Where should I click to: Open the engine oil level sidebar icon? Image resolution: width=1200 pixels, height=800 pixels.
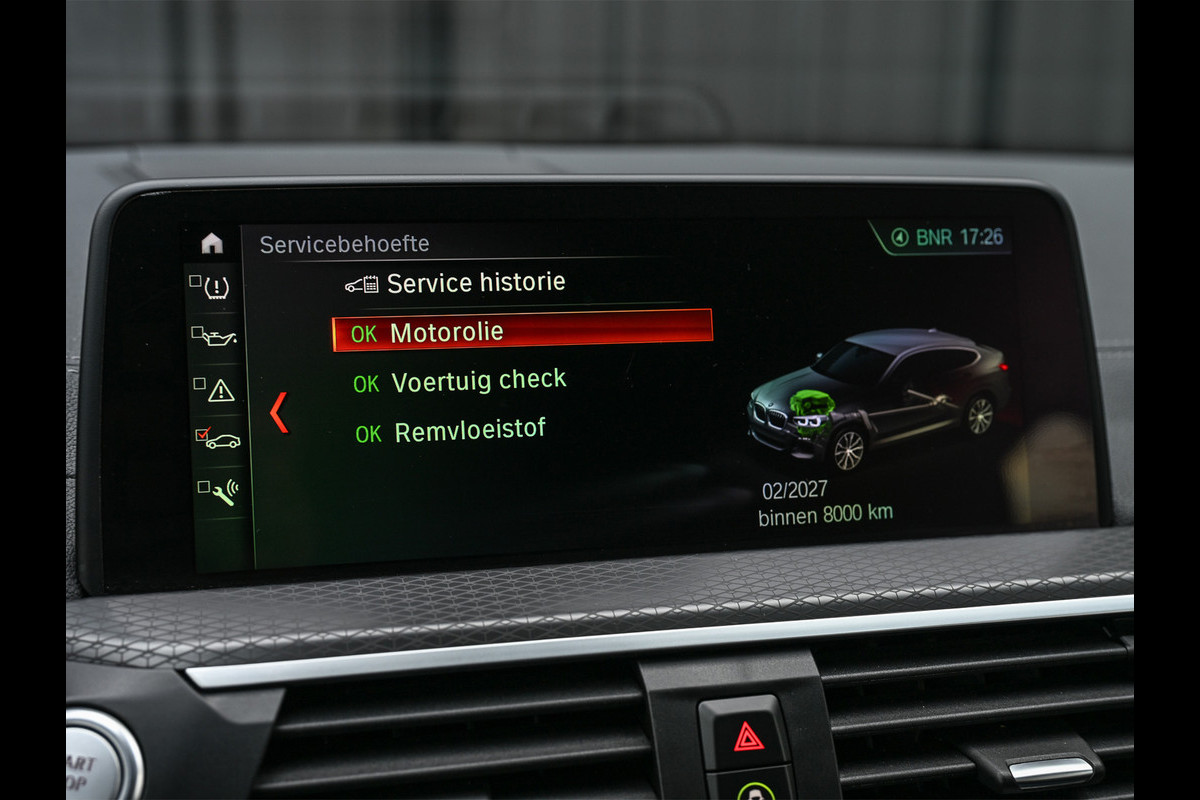point(216,337)
